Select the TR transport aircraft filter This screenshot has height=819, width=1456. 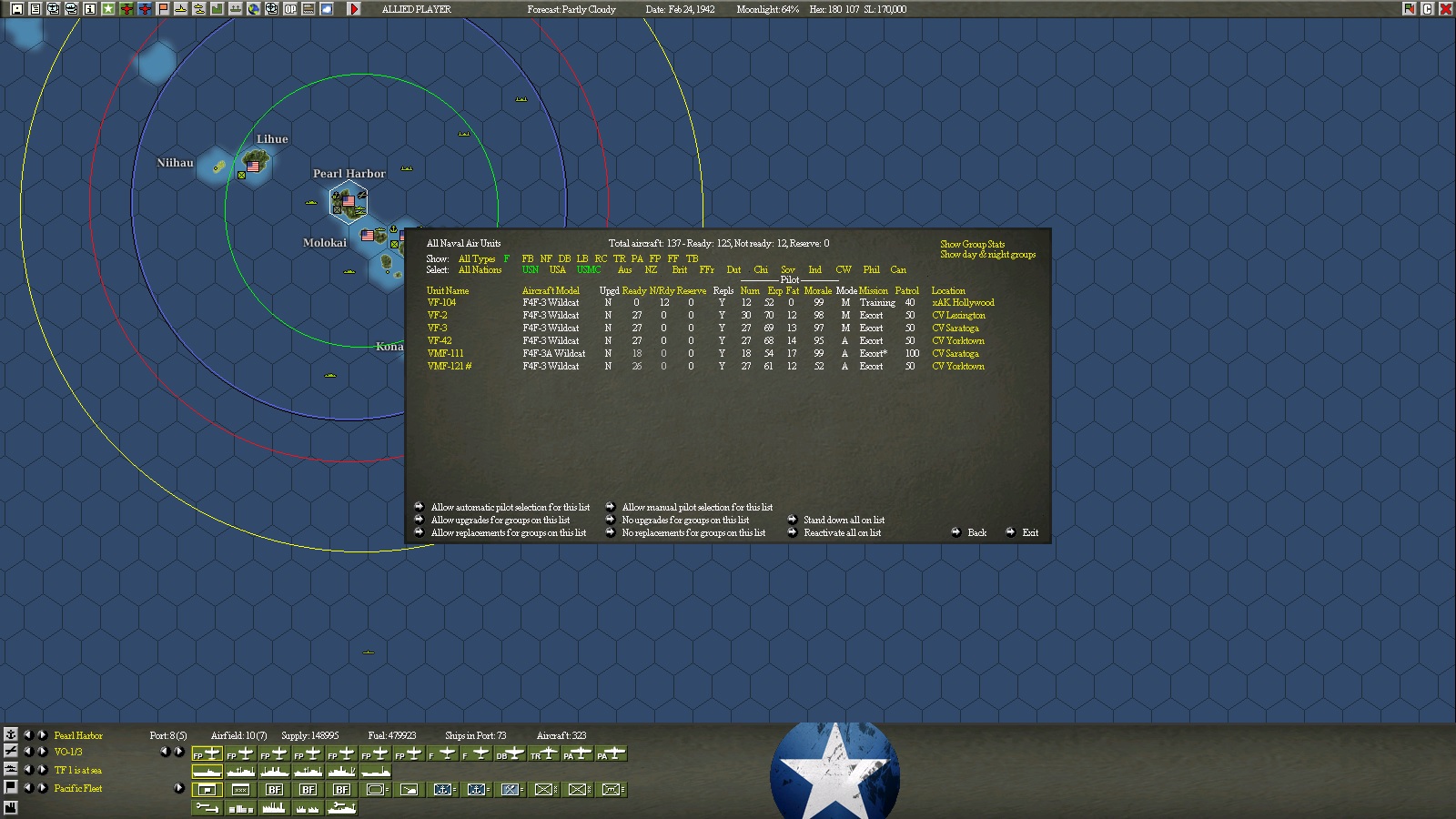618,258
